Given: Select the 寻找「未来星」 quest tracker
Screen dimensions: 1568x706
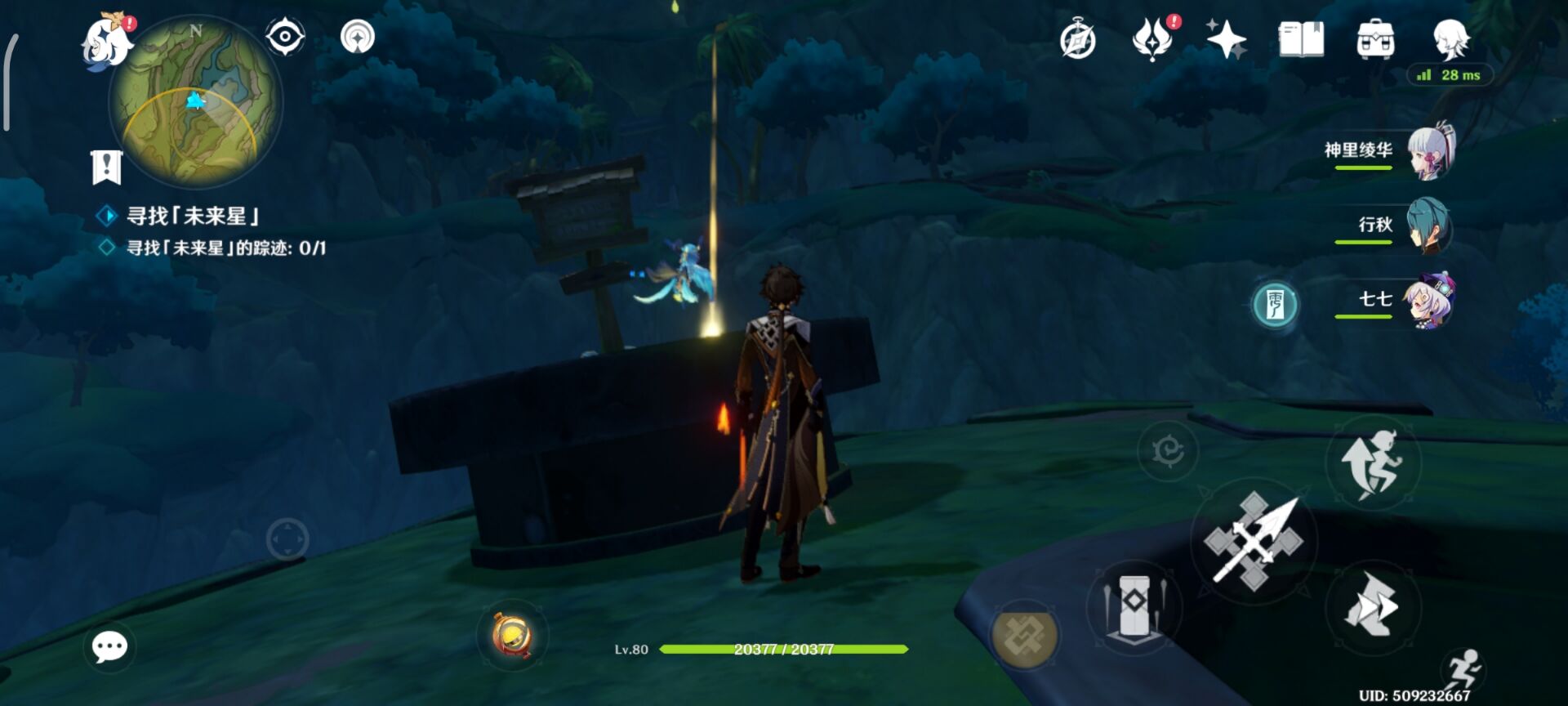Looking at the screenshot, I should 193,216.
